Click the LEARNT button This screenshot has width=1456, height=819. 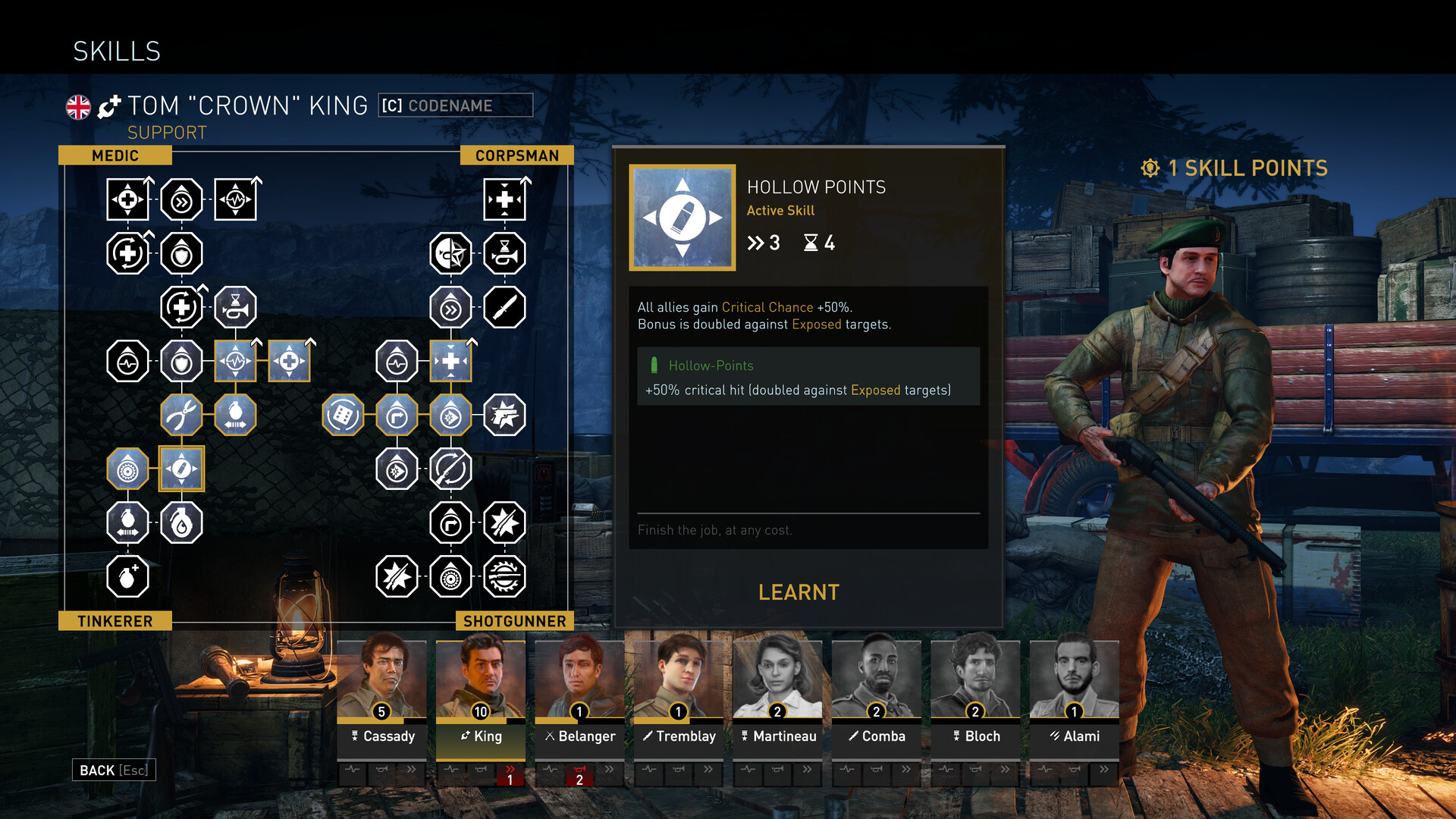(x=799, y=592)
